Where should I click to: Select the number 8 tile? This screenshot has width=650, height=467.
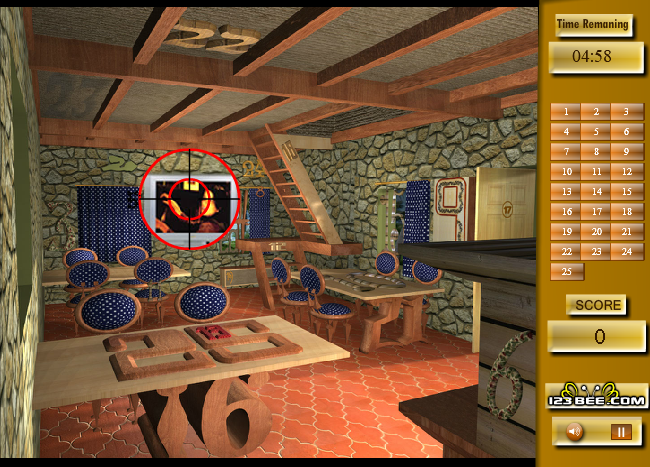[x=597, y=152]
